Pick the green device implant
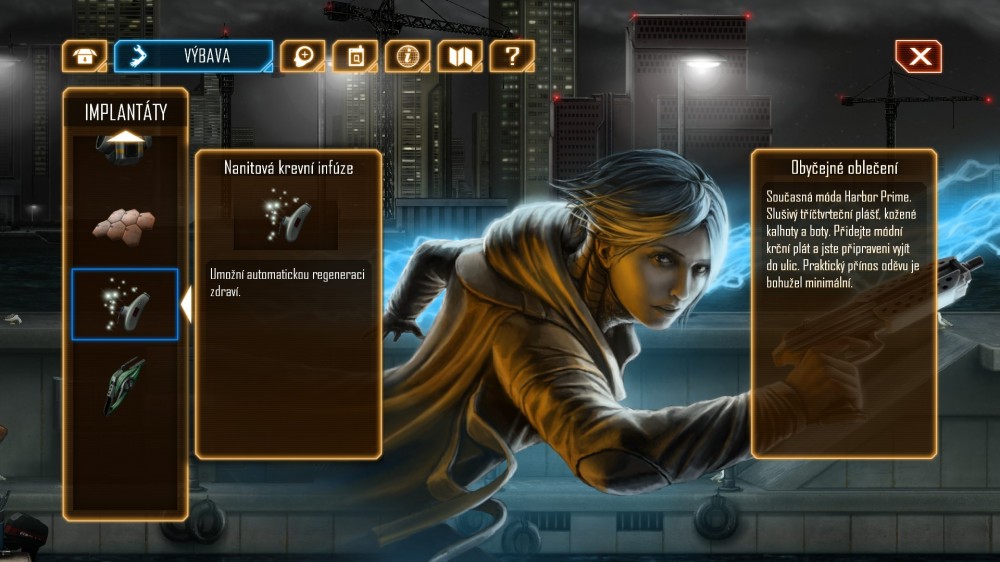The height and width of the screenshot is (562, 1000). coord(124,385)
